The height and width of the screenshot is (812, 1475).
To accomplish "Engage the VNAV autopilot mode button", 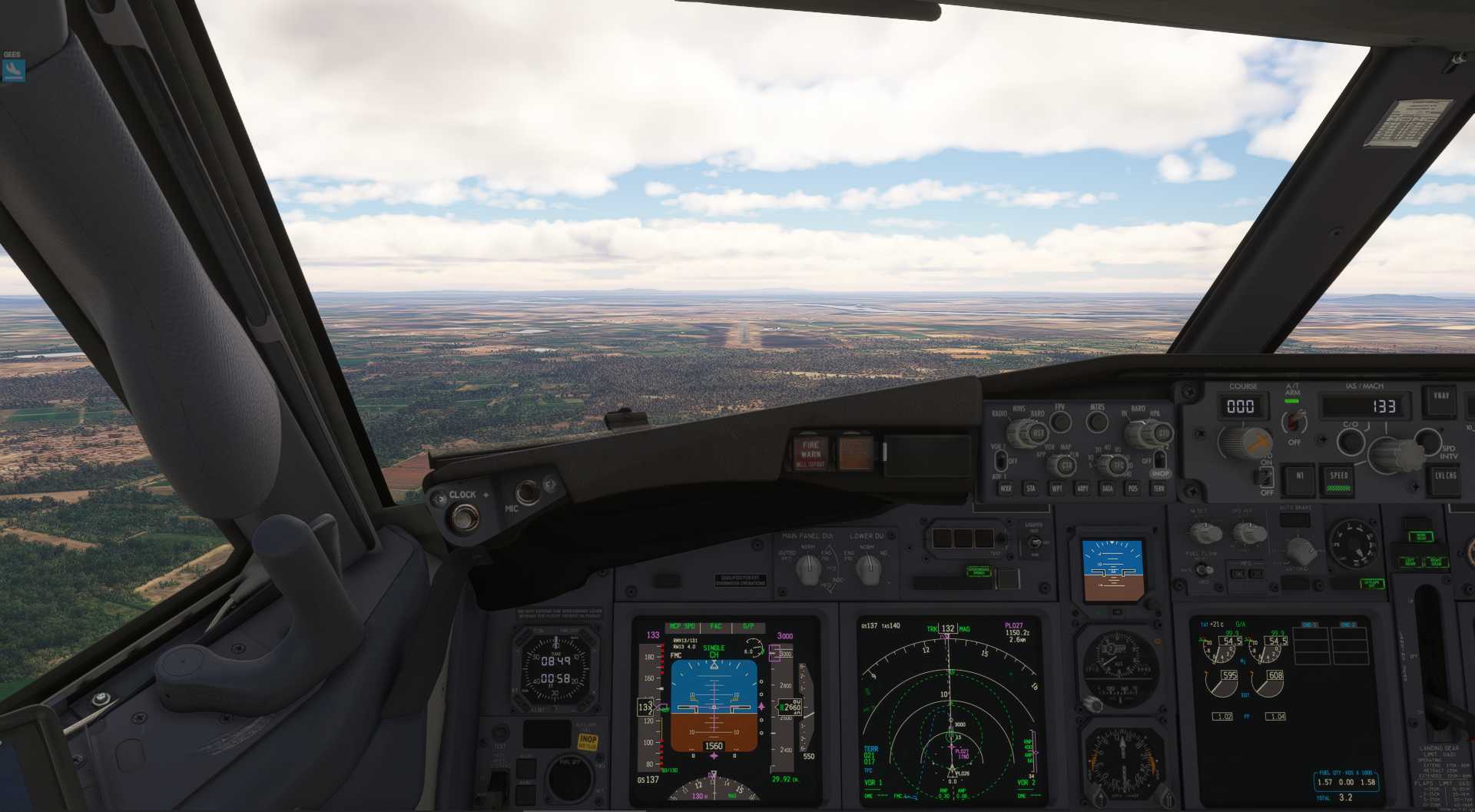I will point(1440,398).
